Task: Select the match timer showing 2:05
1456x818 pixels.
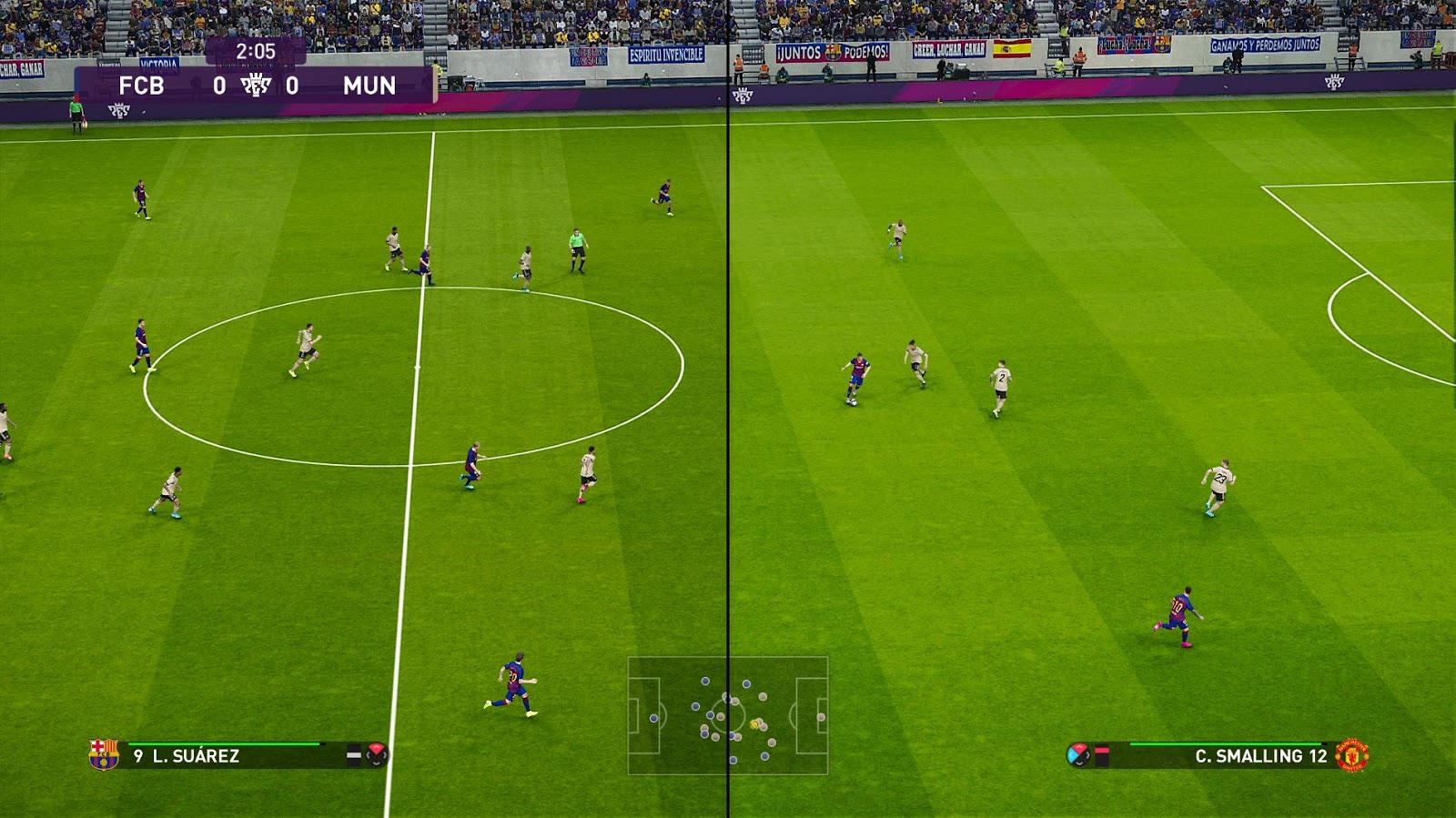Action: [x=257, y=51]
